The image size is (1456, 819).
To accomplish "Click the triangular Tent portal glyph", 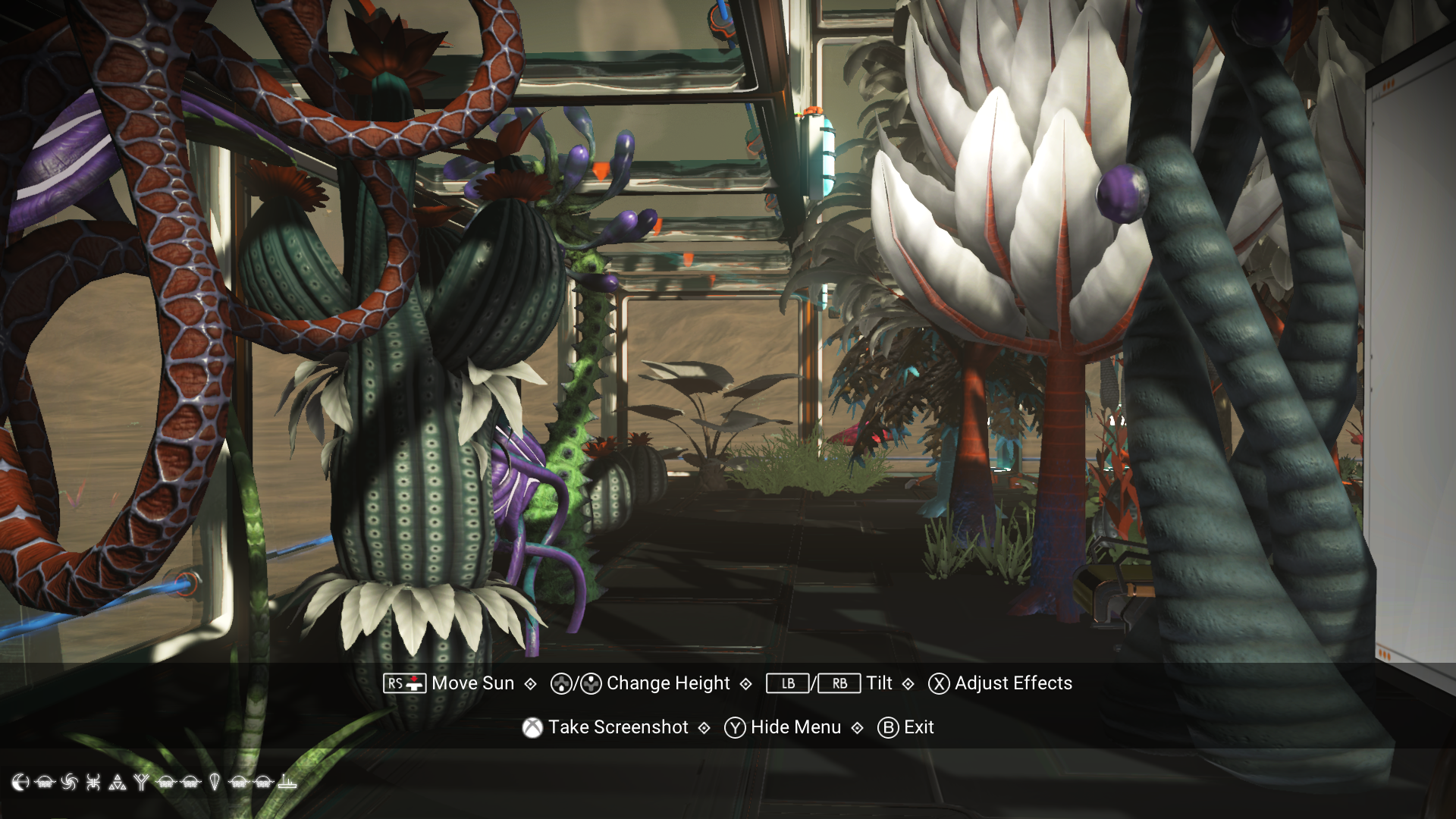I will tap(117, 781).
